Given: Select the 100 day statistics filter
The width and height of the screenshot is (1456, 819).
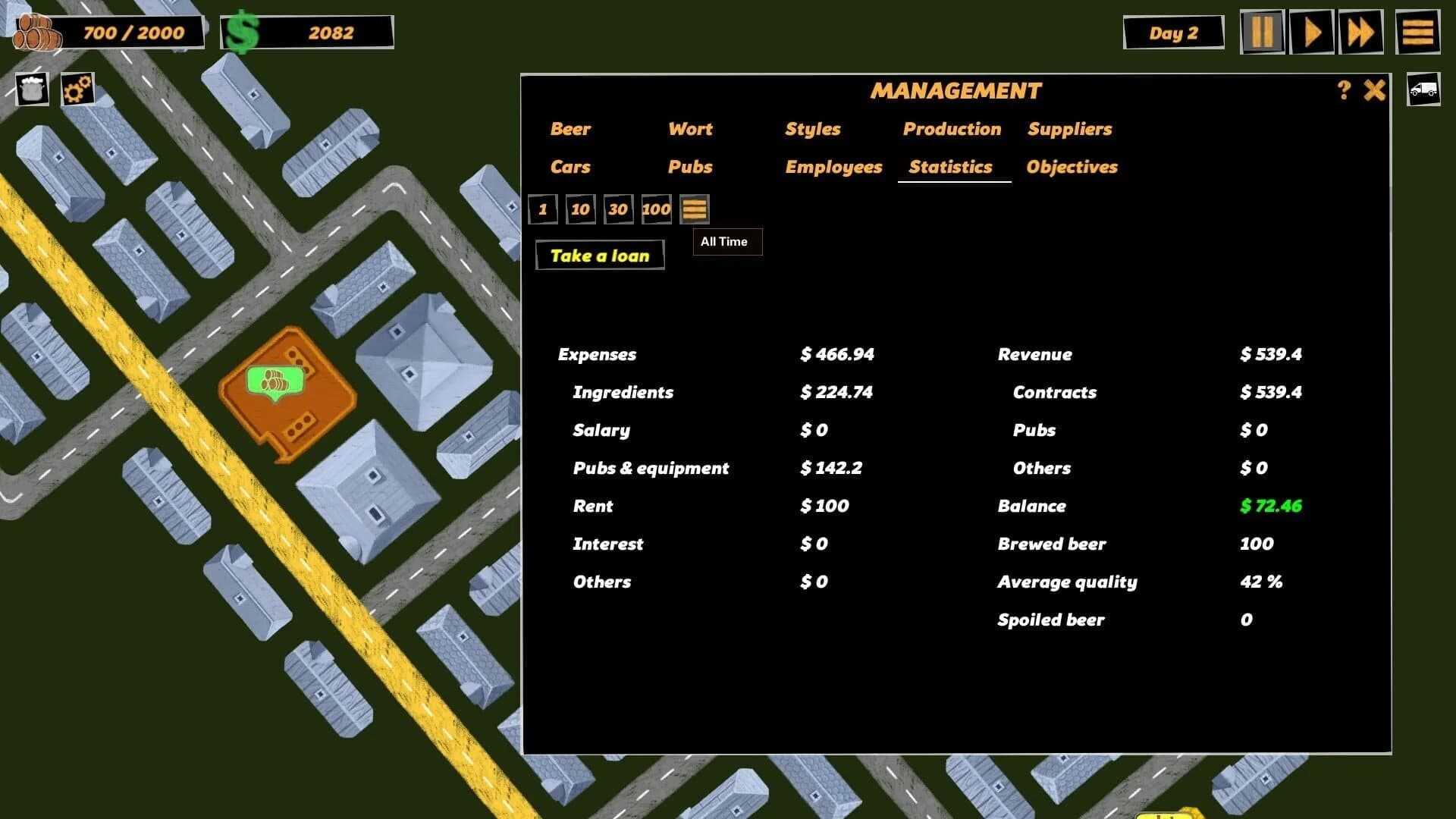Looking at the screenshot, I should click(x=655, y=209).
